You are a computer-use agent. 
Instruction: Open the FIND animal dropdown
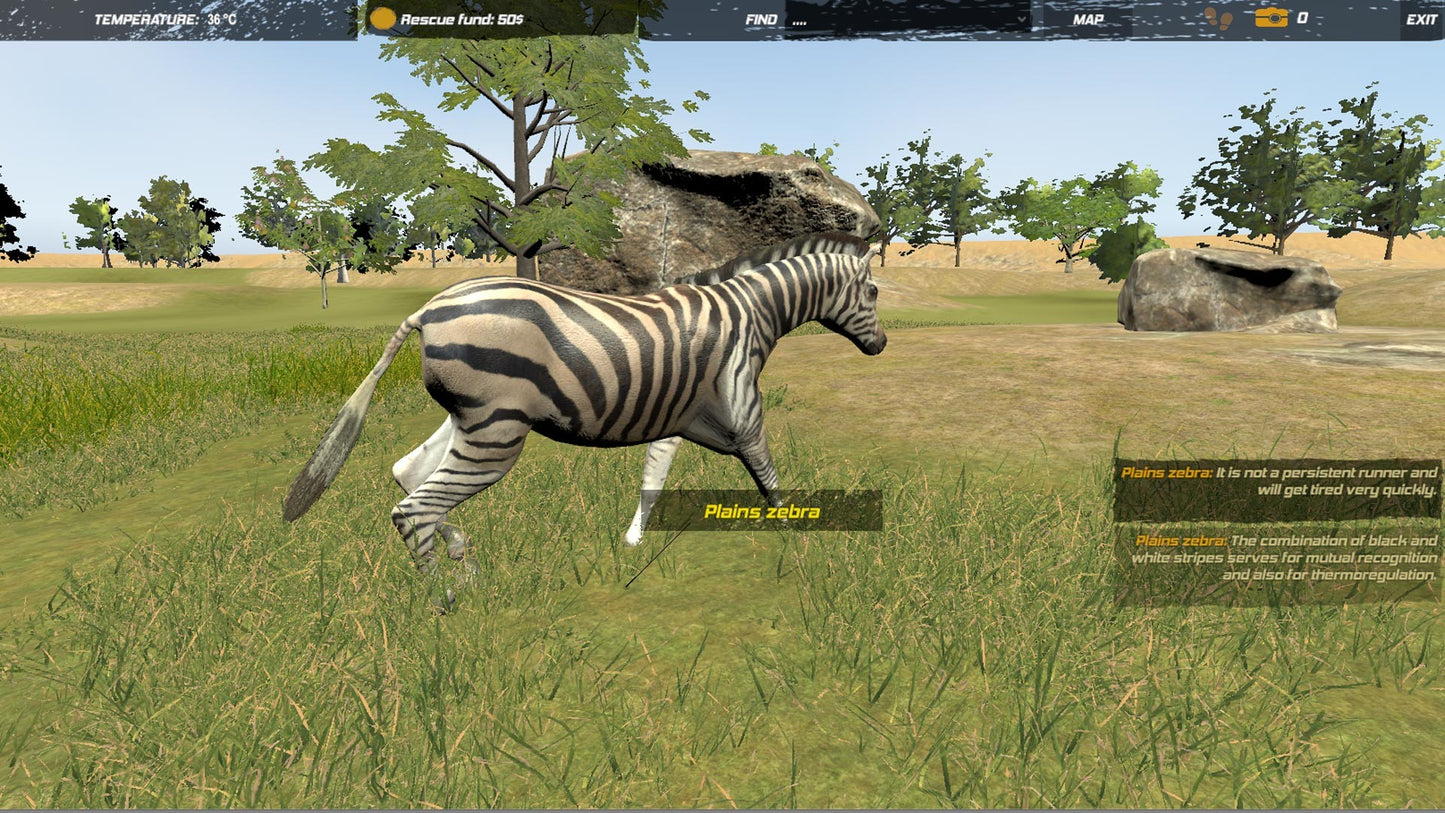(905, 18)
